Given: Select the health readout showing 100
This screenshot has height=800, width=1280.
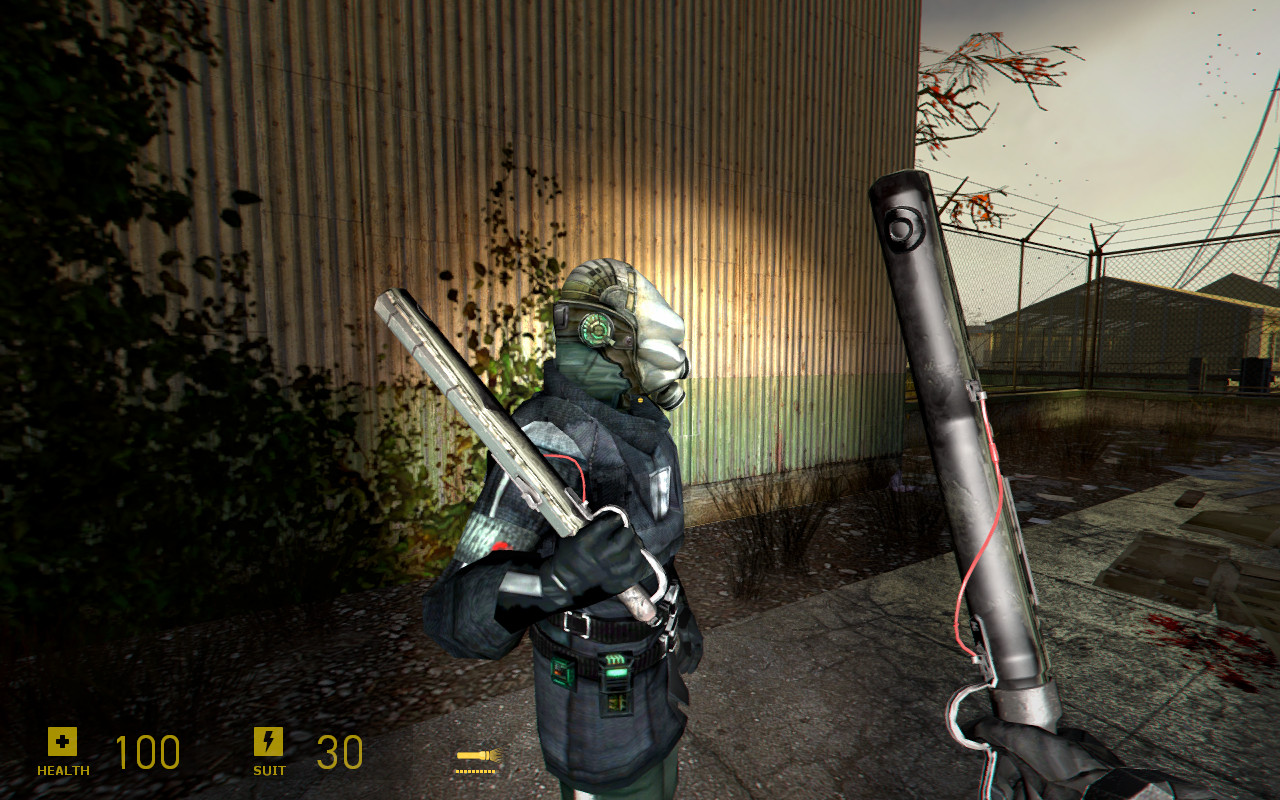Looking at the screenshot, I should click(147, 752).
